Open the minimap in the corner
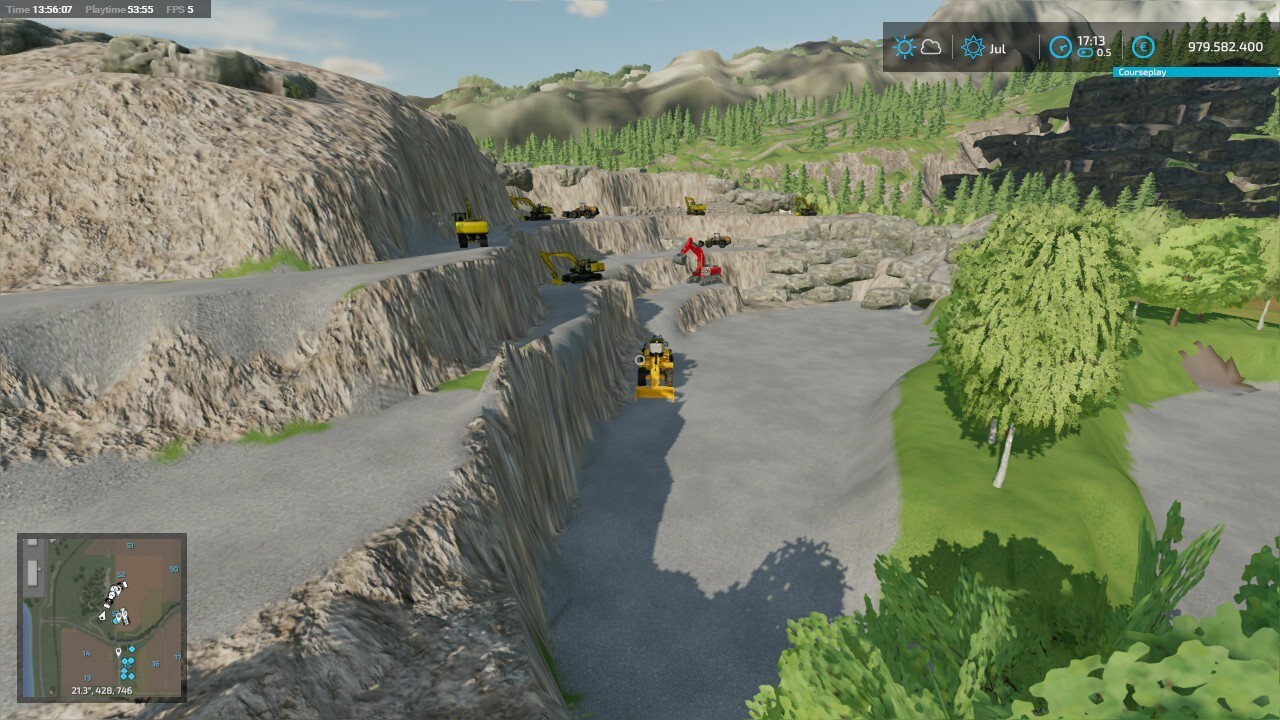 [x=102, y=617]
